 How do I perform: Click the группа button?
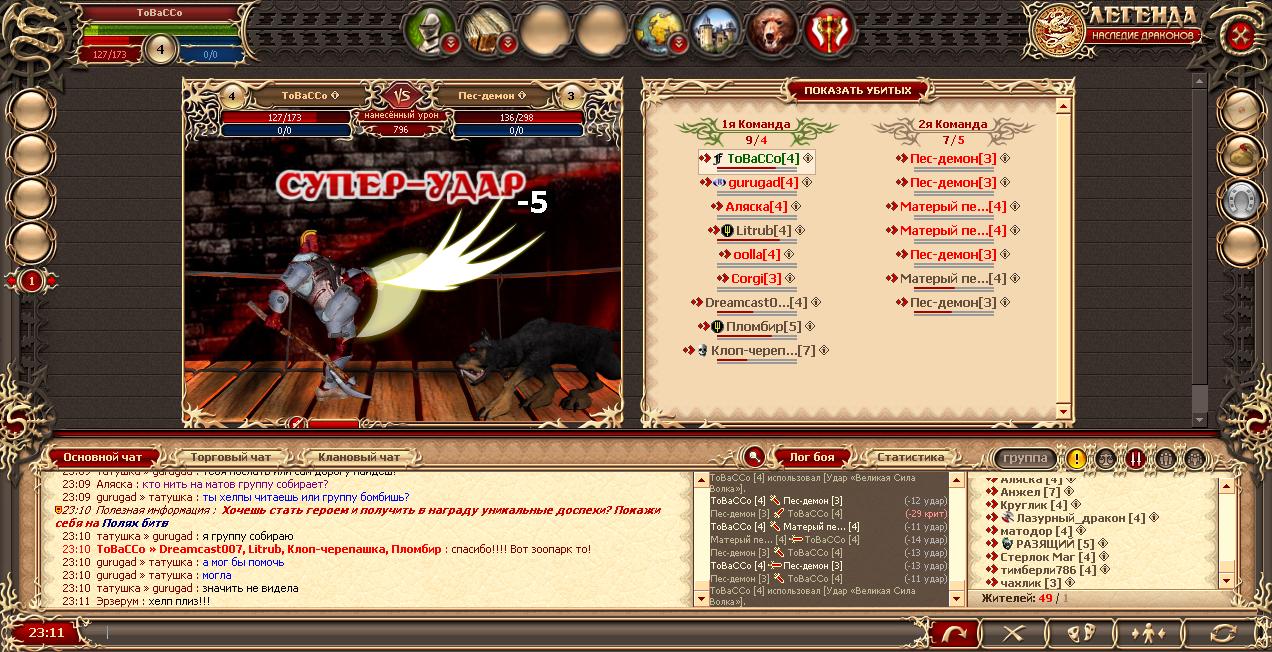1025,458
